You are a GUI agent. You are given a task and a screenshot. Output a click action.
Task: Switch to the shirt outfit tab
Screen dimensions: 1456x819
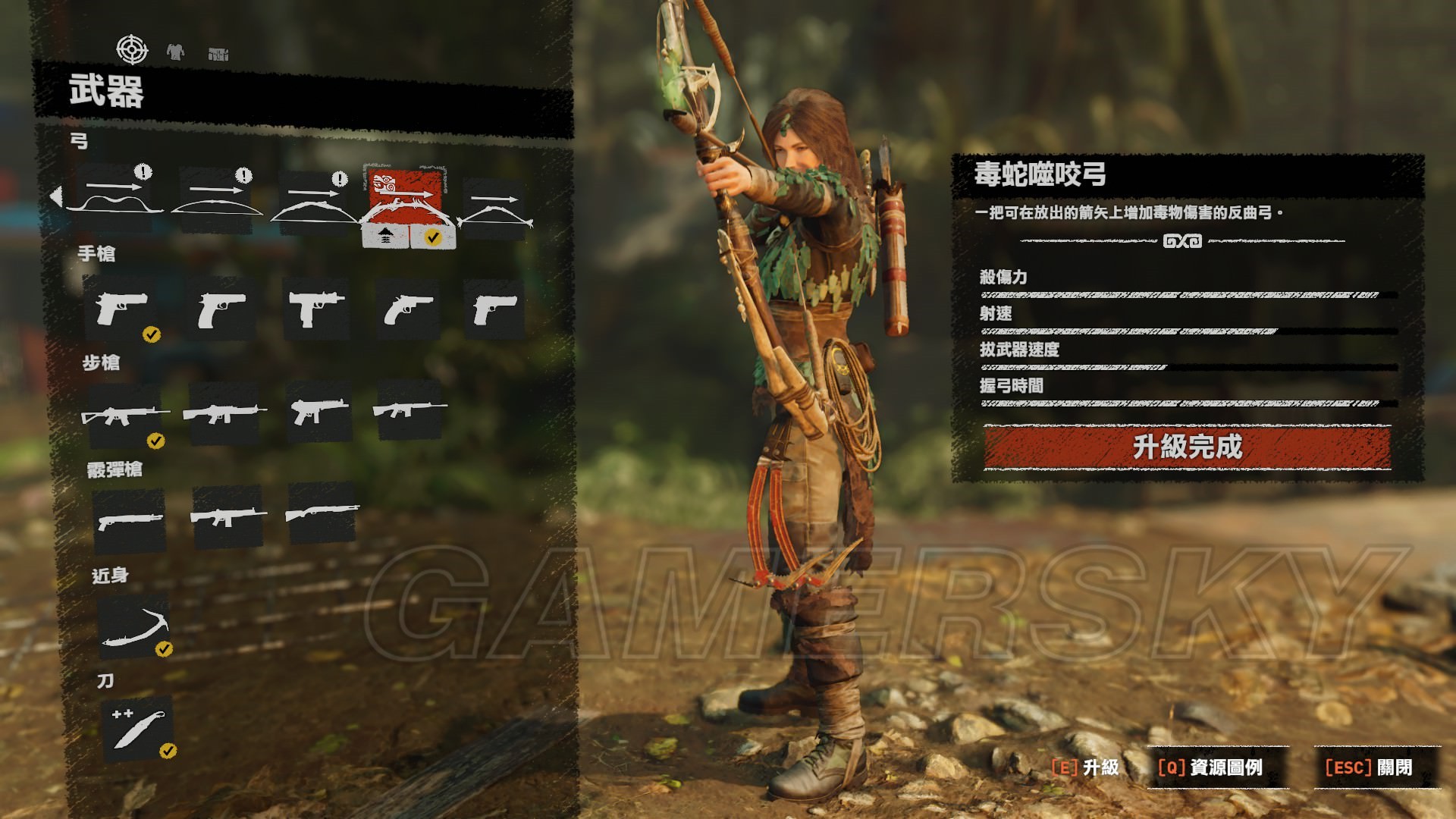coord(175,52)
